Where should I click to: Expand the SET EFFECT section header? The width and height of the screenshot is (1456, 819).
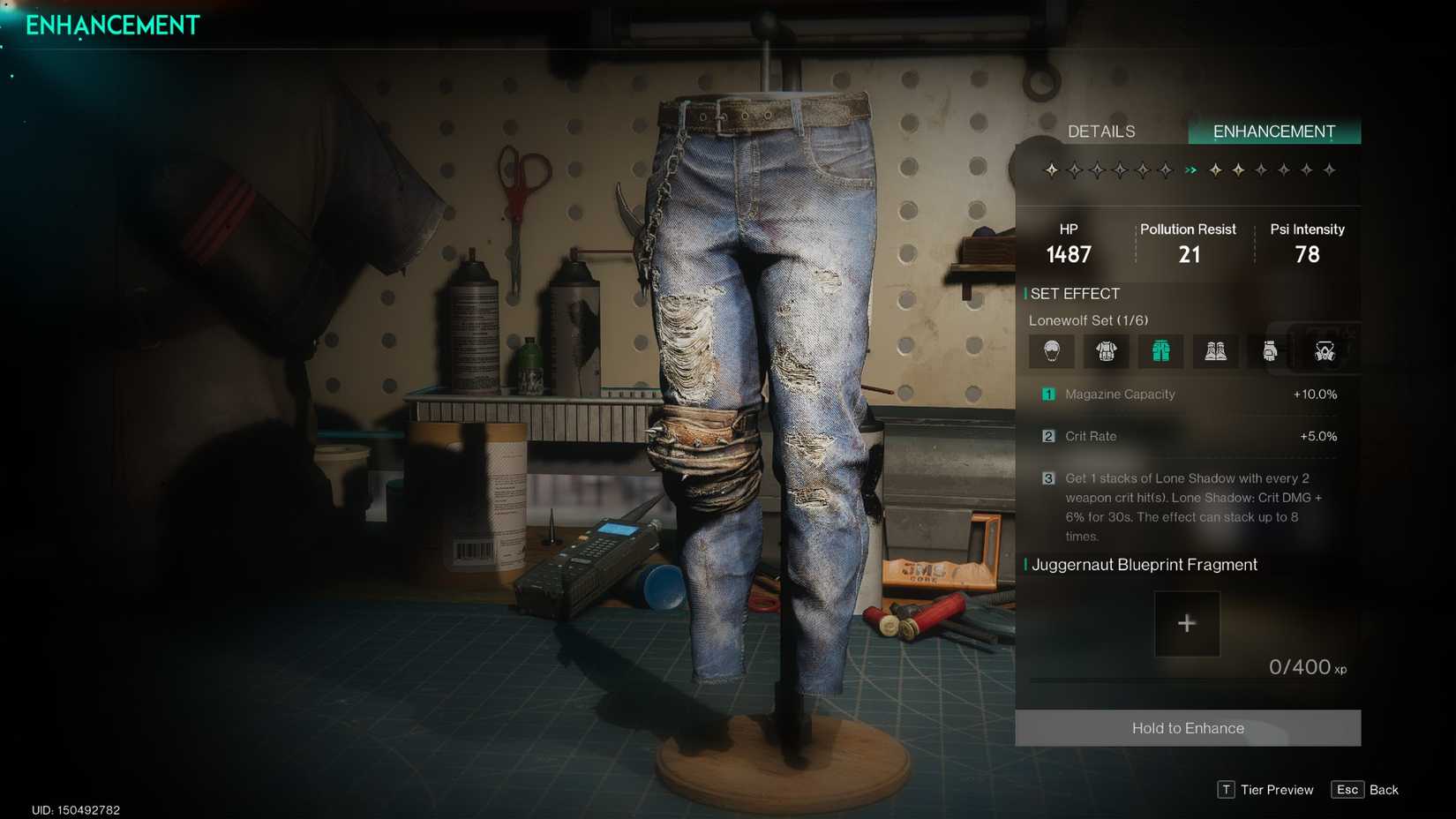point(1076,293)
